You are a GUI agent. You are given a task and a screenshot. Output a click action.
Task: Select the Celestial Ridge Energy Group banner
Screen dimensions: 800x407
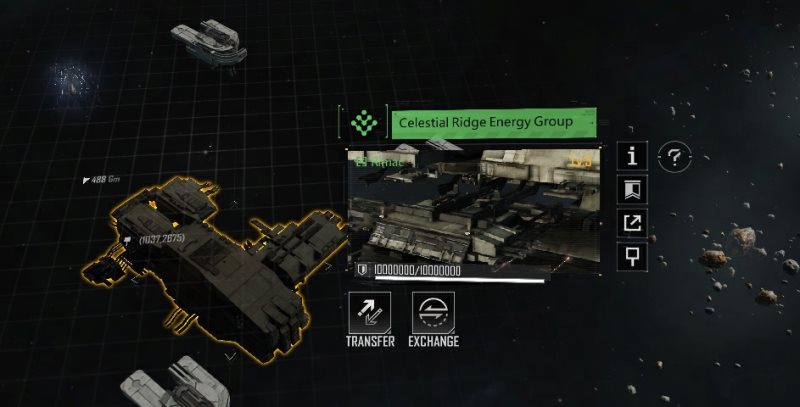coord(494,123)
